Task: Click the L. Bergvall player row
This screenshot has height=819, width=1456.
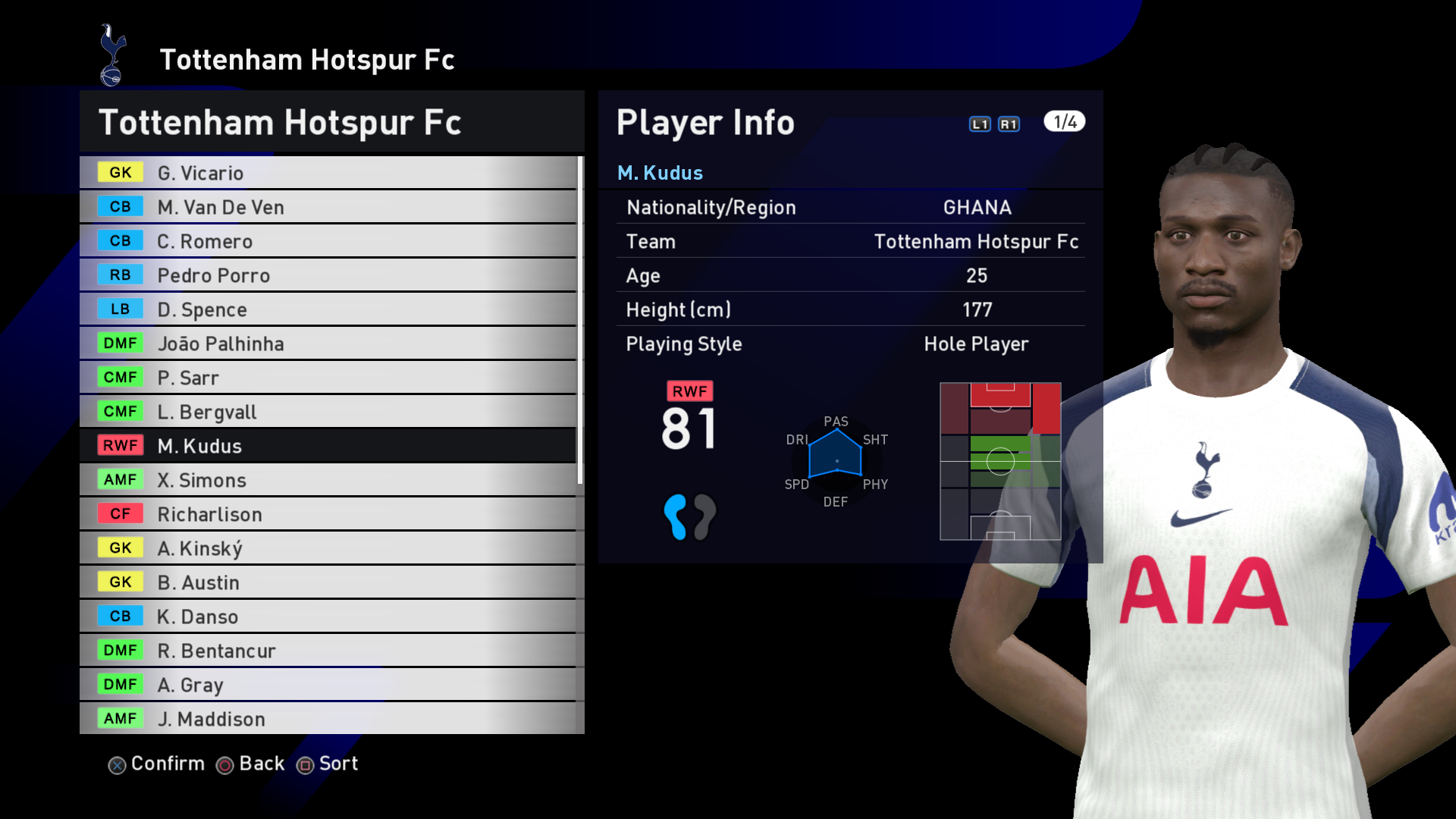Action: tap(328, 412)
